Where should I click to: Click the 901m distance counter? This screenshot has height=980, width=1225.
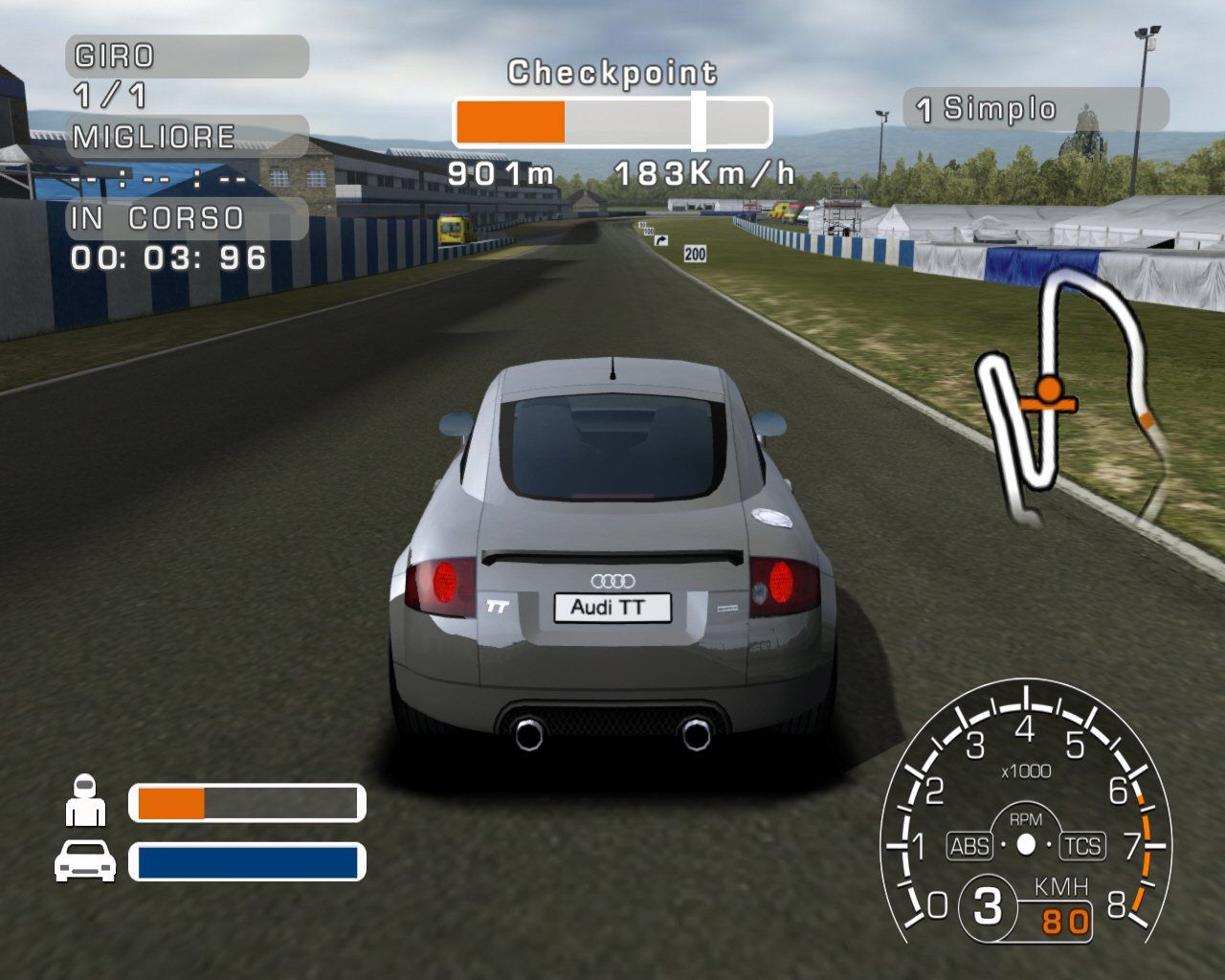(x=499, y=170)
